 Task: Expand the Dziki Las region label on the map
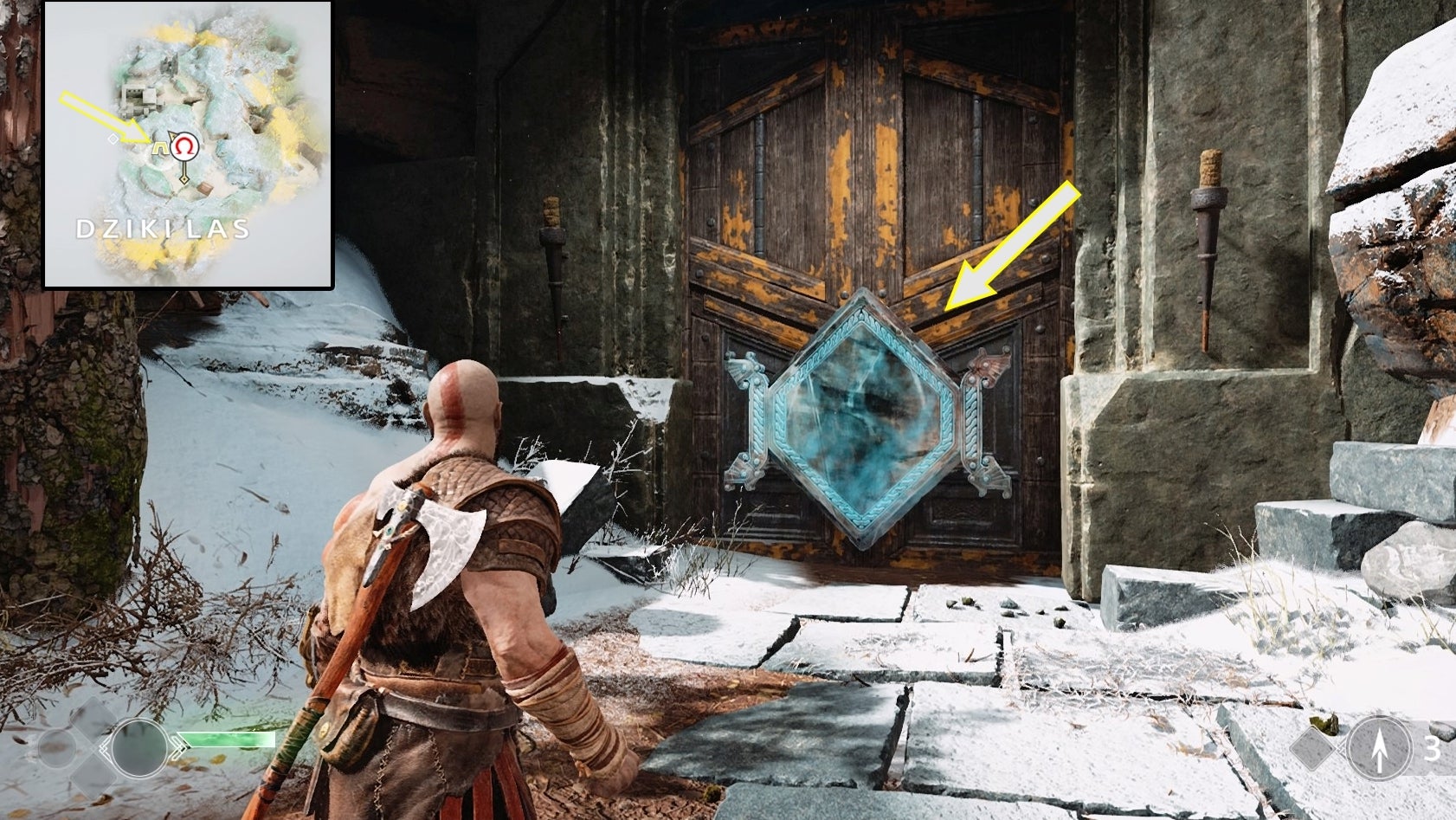click(164, 228)
